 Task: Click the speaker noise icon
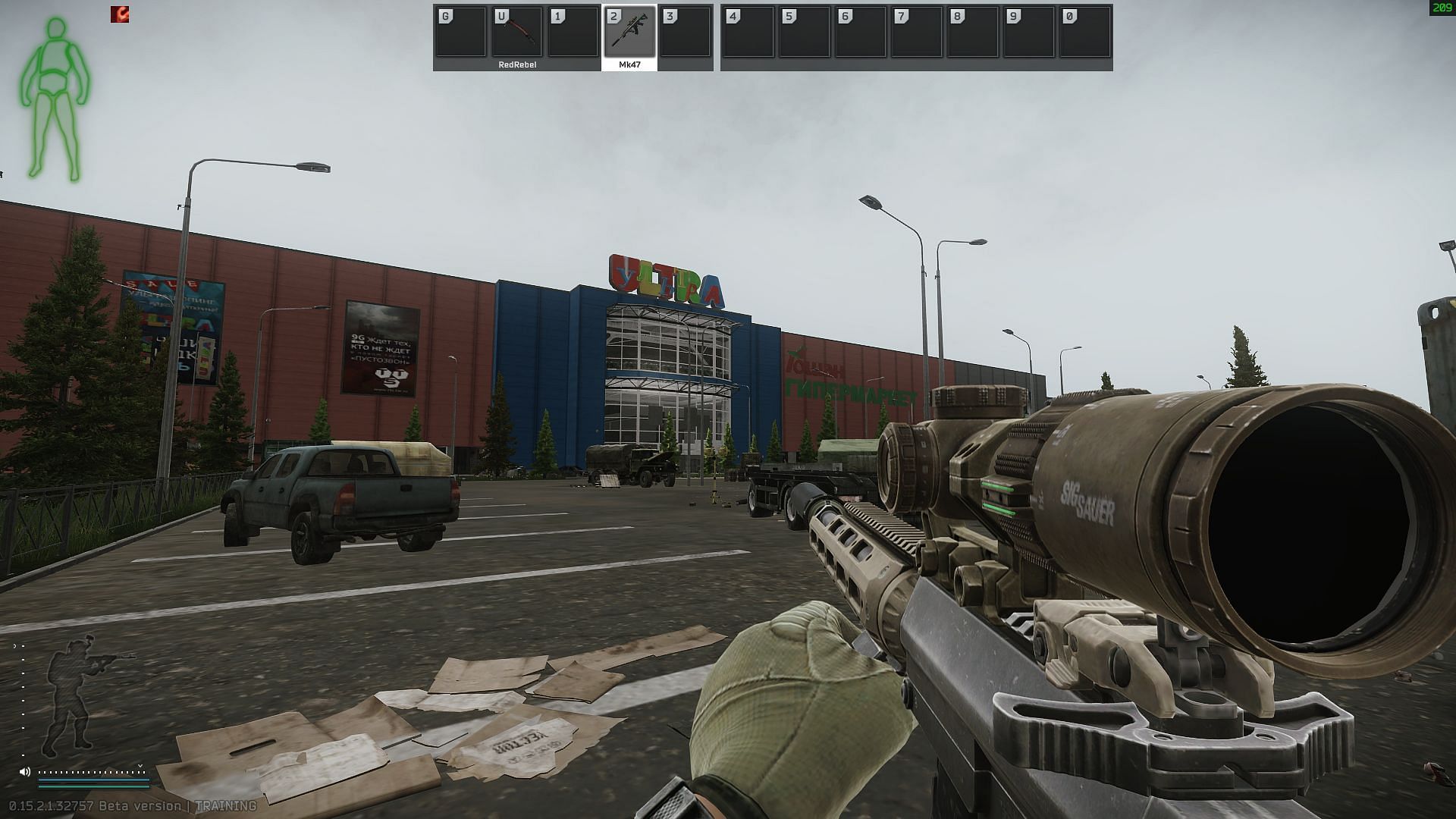tap(25, 772)
